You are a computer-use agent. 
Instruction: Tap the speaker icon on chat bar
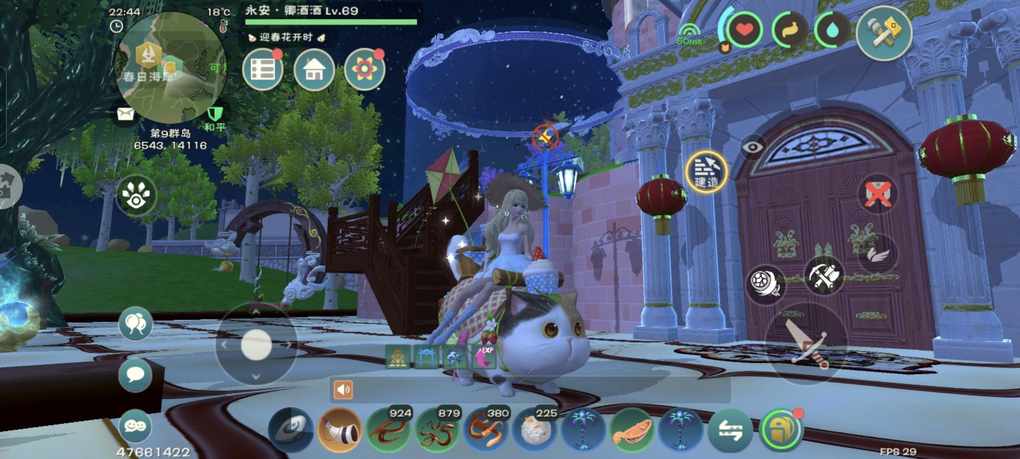coord(345,390)
